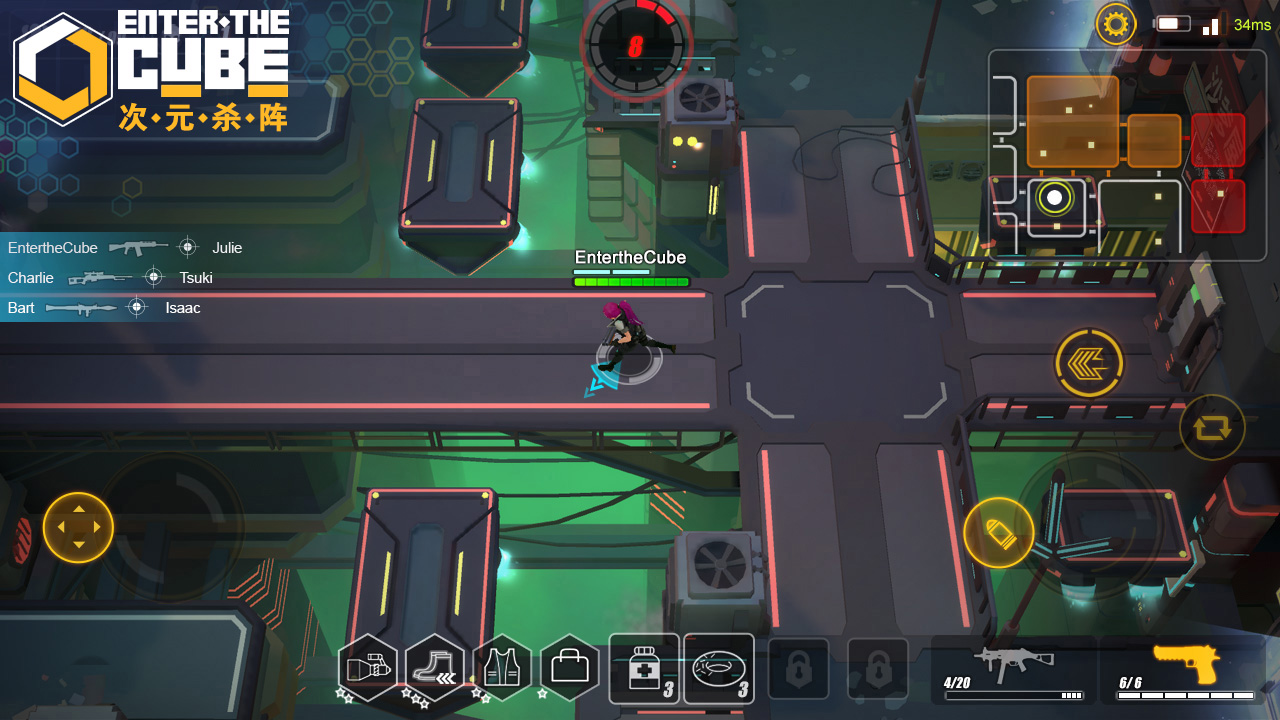Activate the yellow dash arrows ability
The height and width of the screenshot is (720, 1280).
1089,363
